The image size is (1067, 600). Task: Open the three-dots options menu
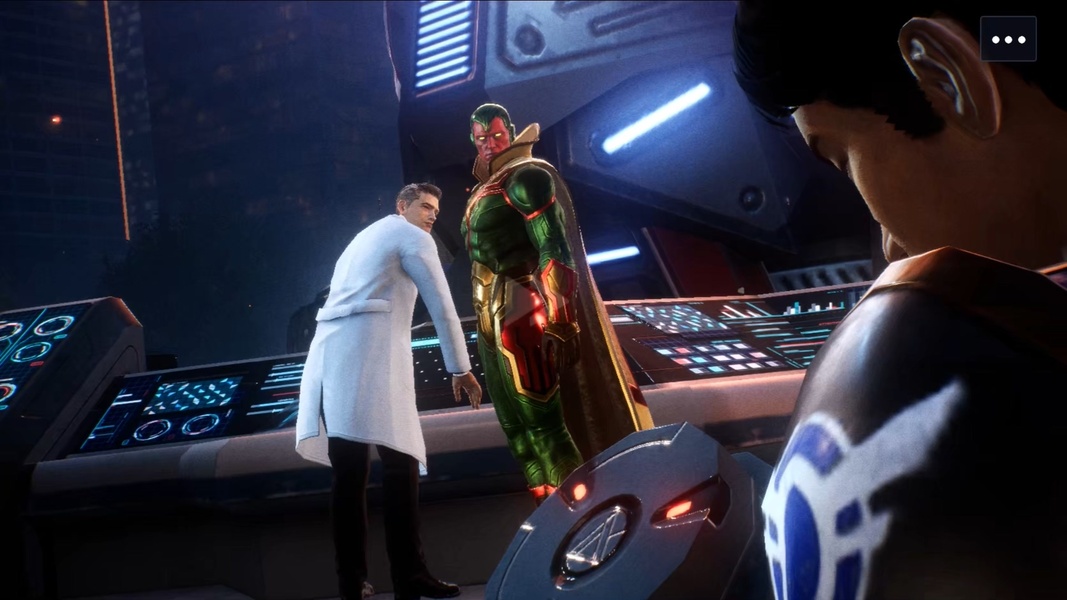coord(1008,39)
